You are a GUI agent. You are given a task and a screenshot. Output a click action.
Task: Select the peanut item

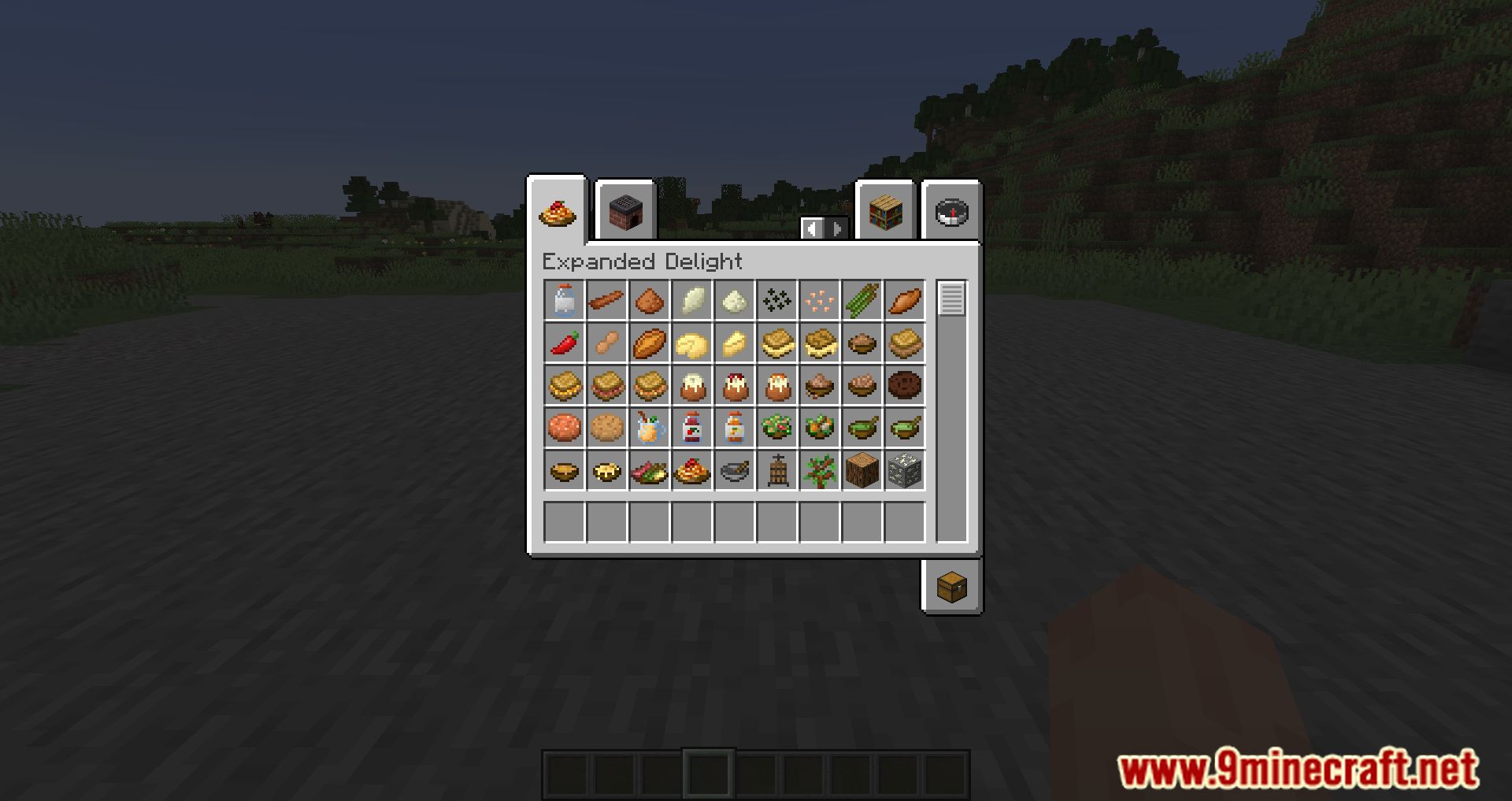[606, 343]
